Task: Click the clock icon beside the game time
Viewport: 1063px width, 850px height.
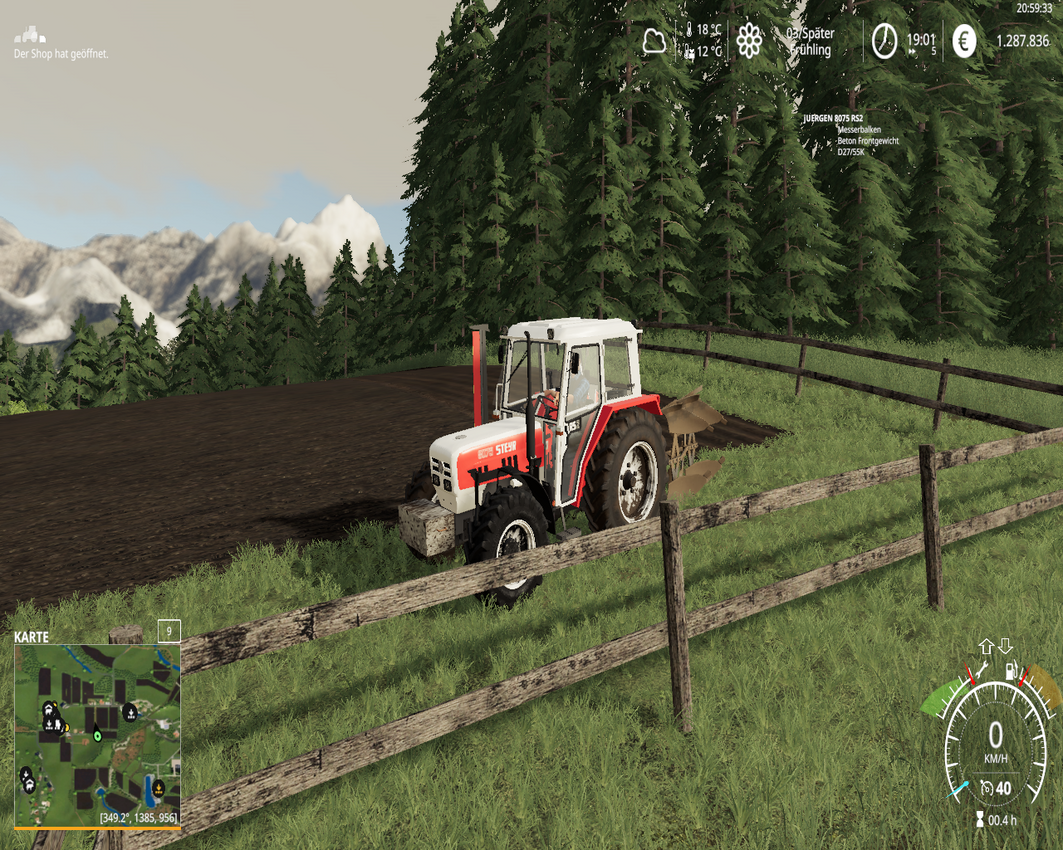Action: coord(884,42)
